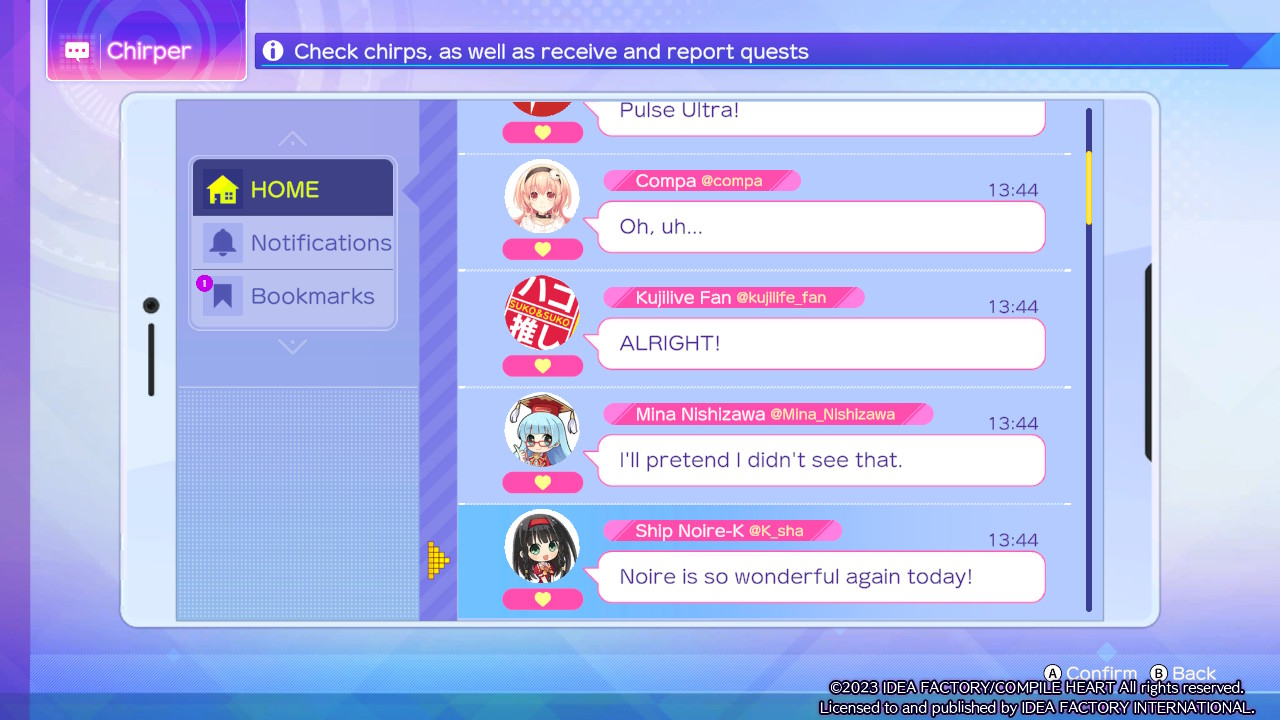
Task: Click Mina Nishizawa's avatar picture
Action: click(x=542, y=429)
